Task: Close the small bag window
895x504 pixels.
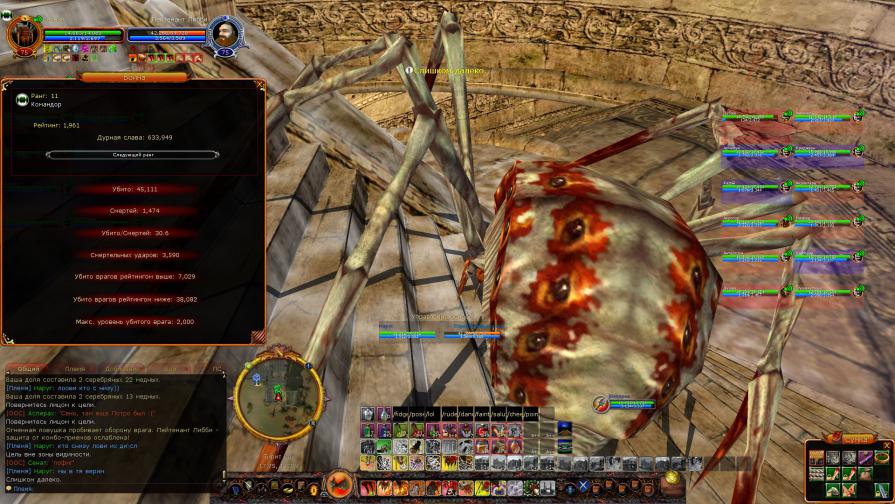Action: pyautogui.click(x=886, y=445)
